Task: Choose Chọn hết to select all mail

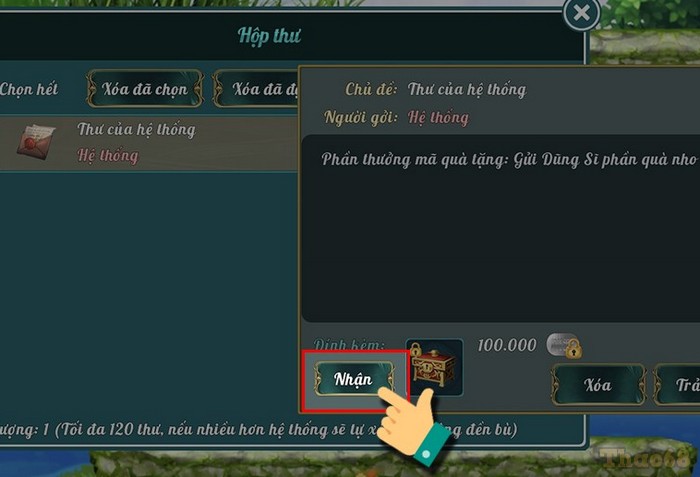Action: tap(28, 89)
